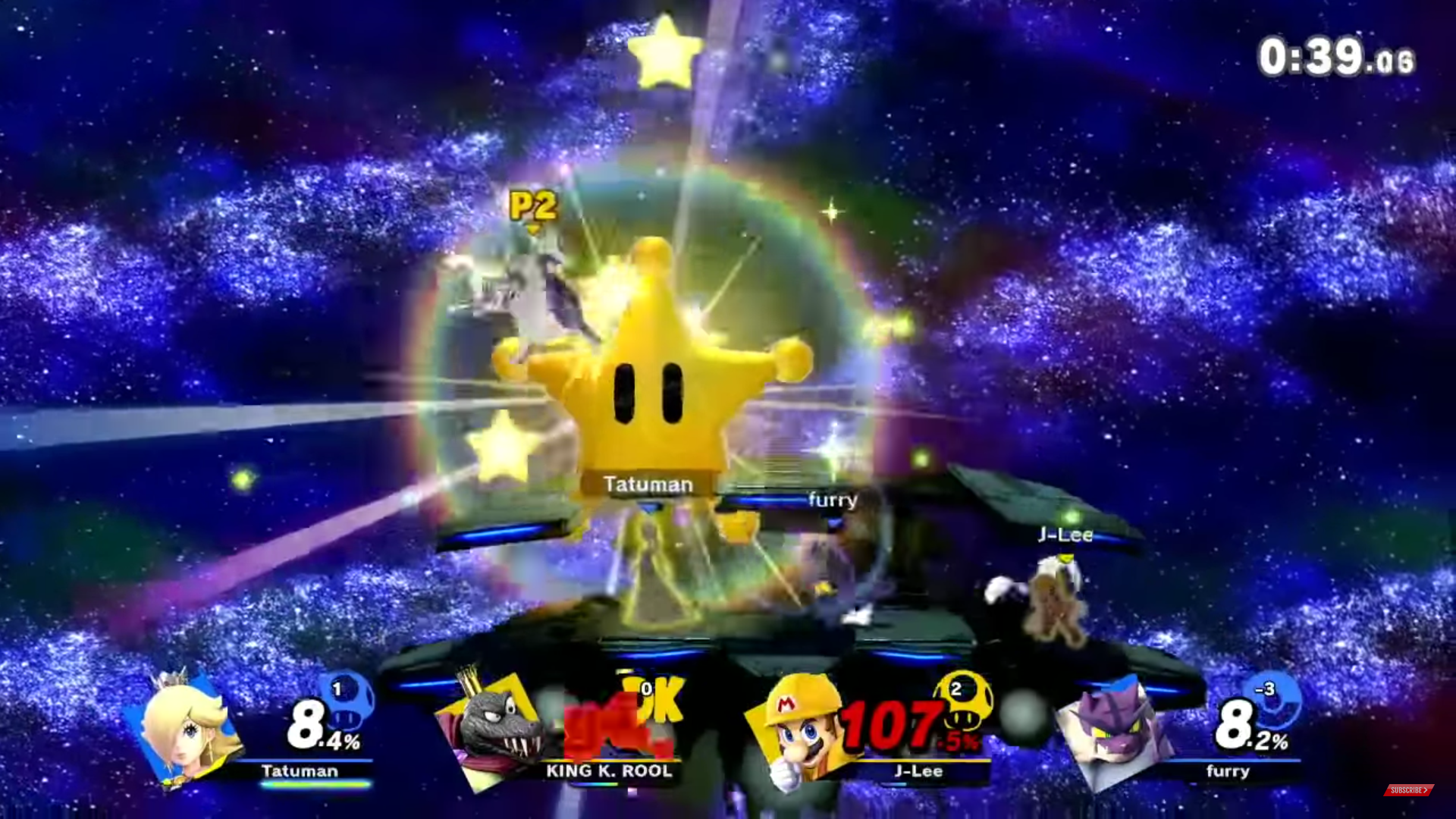This screenshot has height=819, width=1456.
Task: Click J-Lee's floating name tag over the stage
Action: coord(1065,535)
